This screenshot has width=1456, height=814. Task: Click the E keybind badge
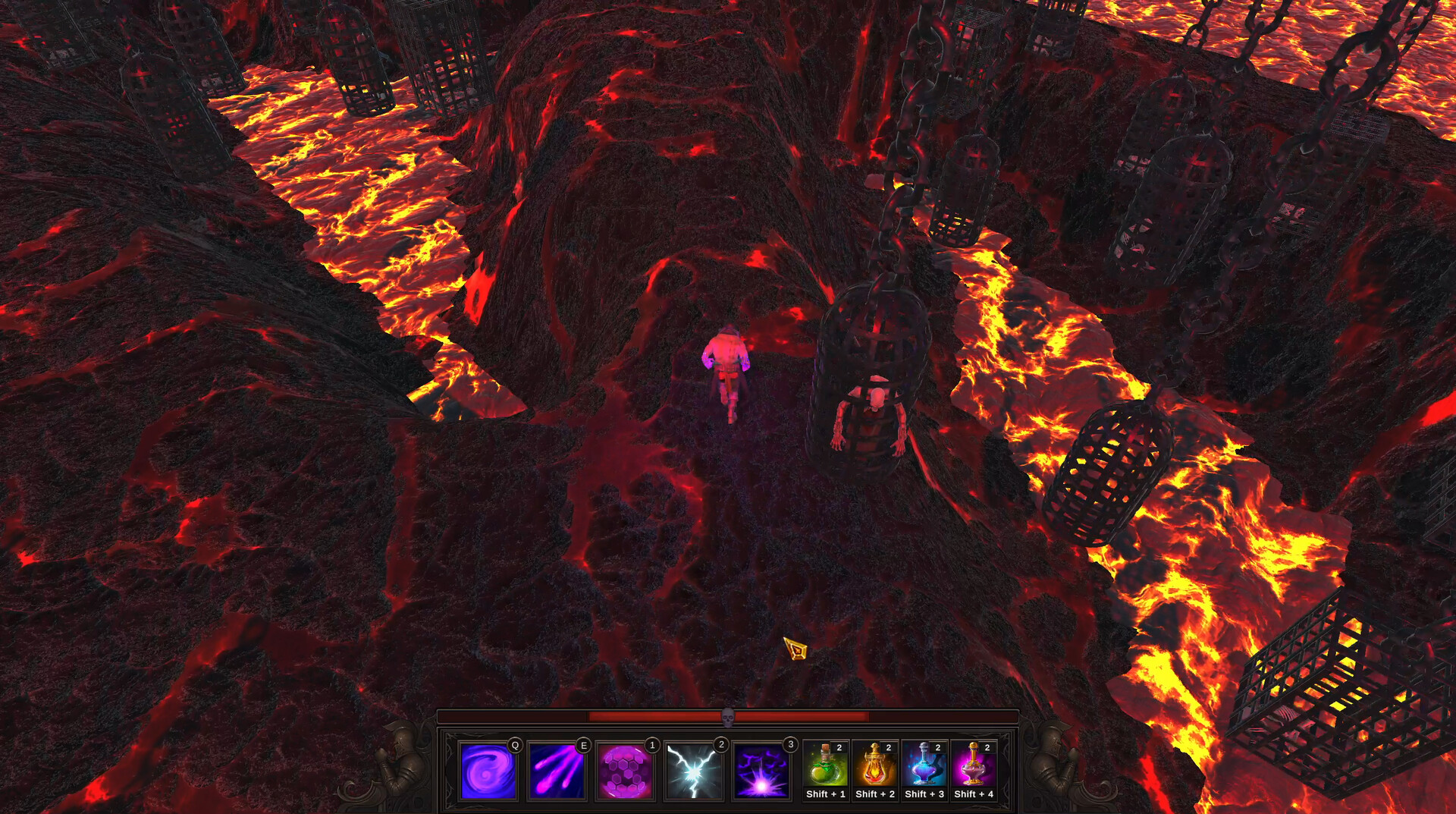(583, 745)
